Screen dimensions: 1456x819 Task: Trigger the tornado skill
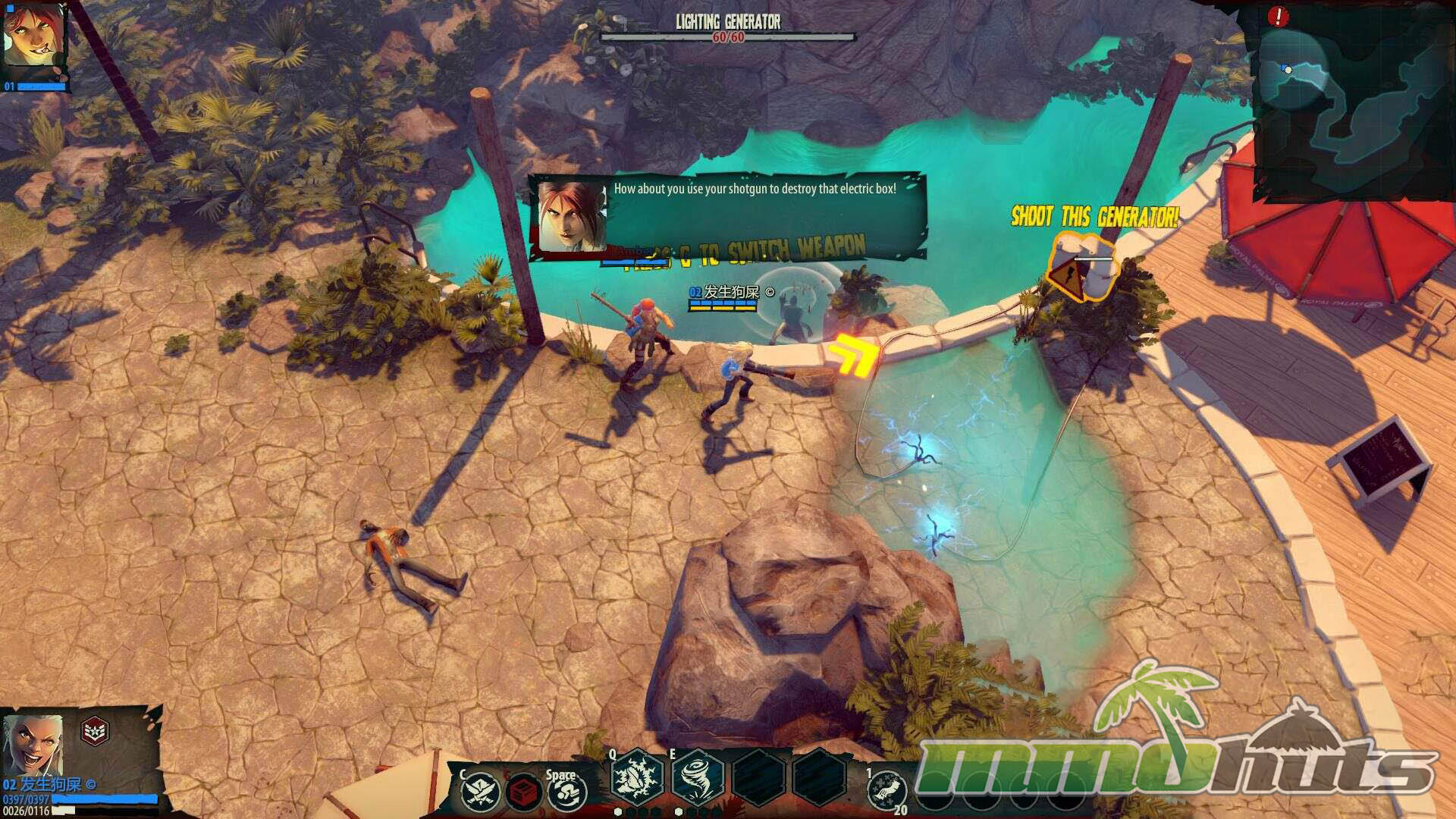[x=697, y=779]
